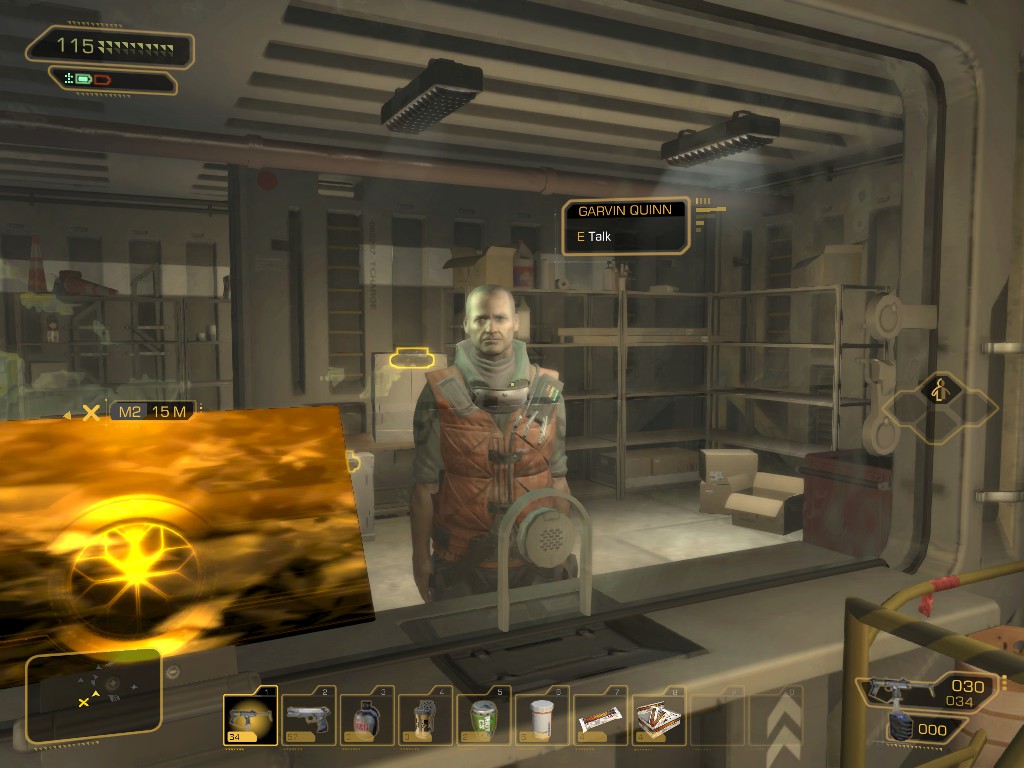Select the machine pistol in hotbar slot 1
The height and width of the screenshot is (768, 1024).
(x=247, y=718)
